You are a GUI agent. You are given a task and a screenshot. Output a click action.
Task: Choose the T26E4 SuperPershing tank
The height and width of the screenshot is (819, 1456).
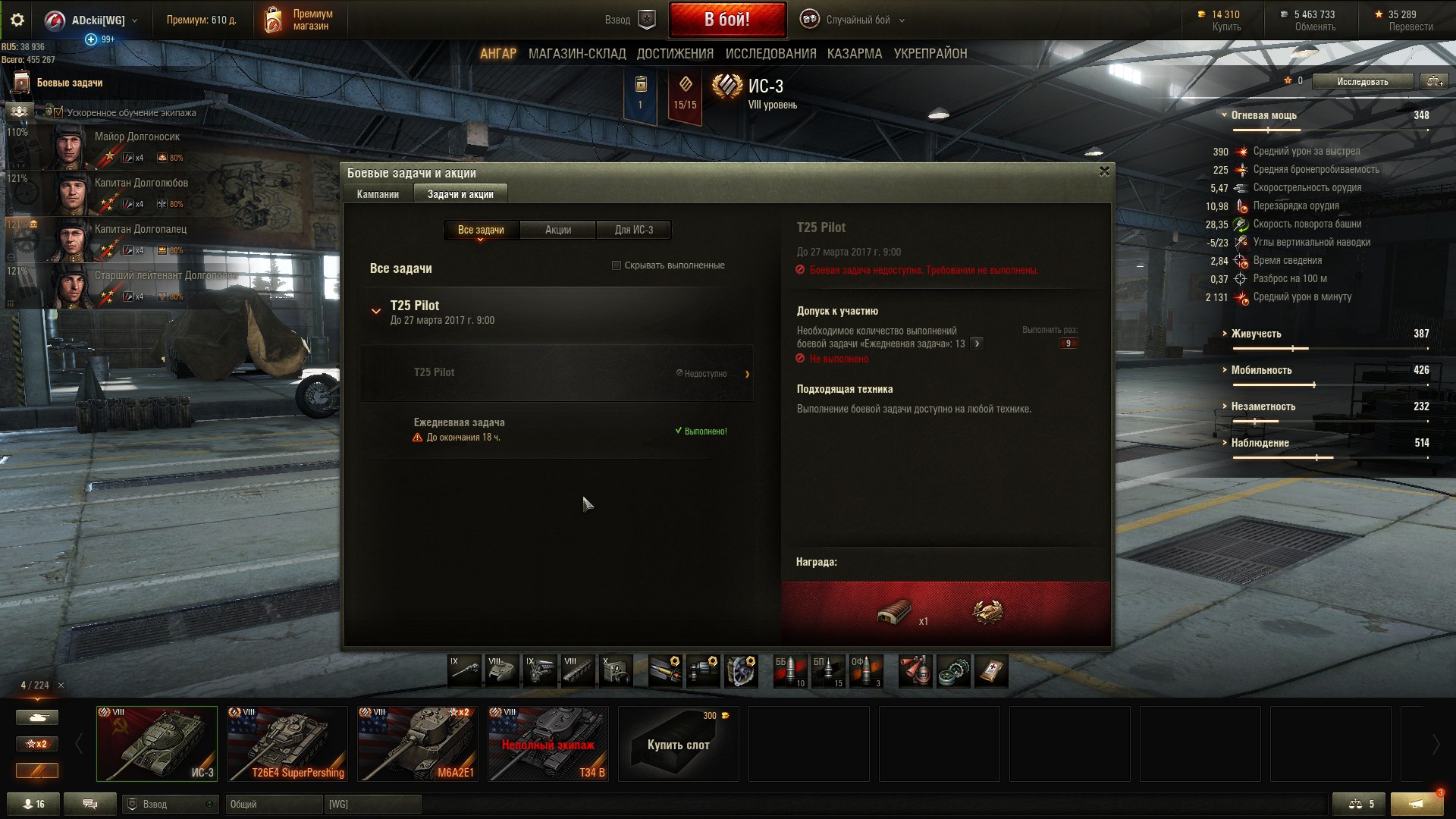click(x=287, y=744)
